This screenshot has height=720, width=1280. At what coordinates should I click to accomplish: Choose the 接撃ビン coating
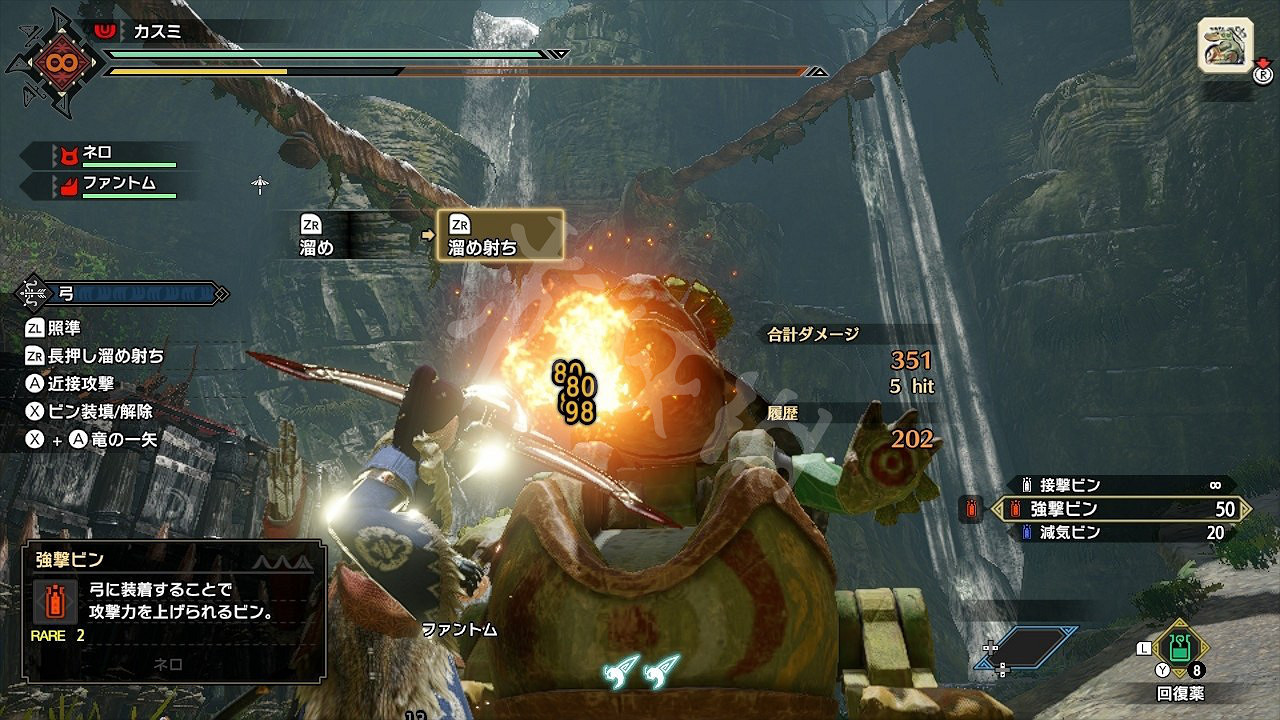1120,485
